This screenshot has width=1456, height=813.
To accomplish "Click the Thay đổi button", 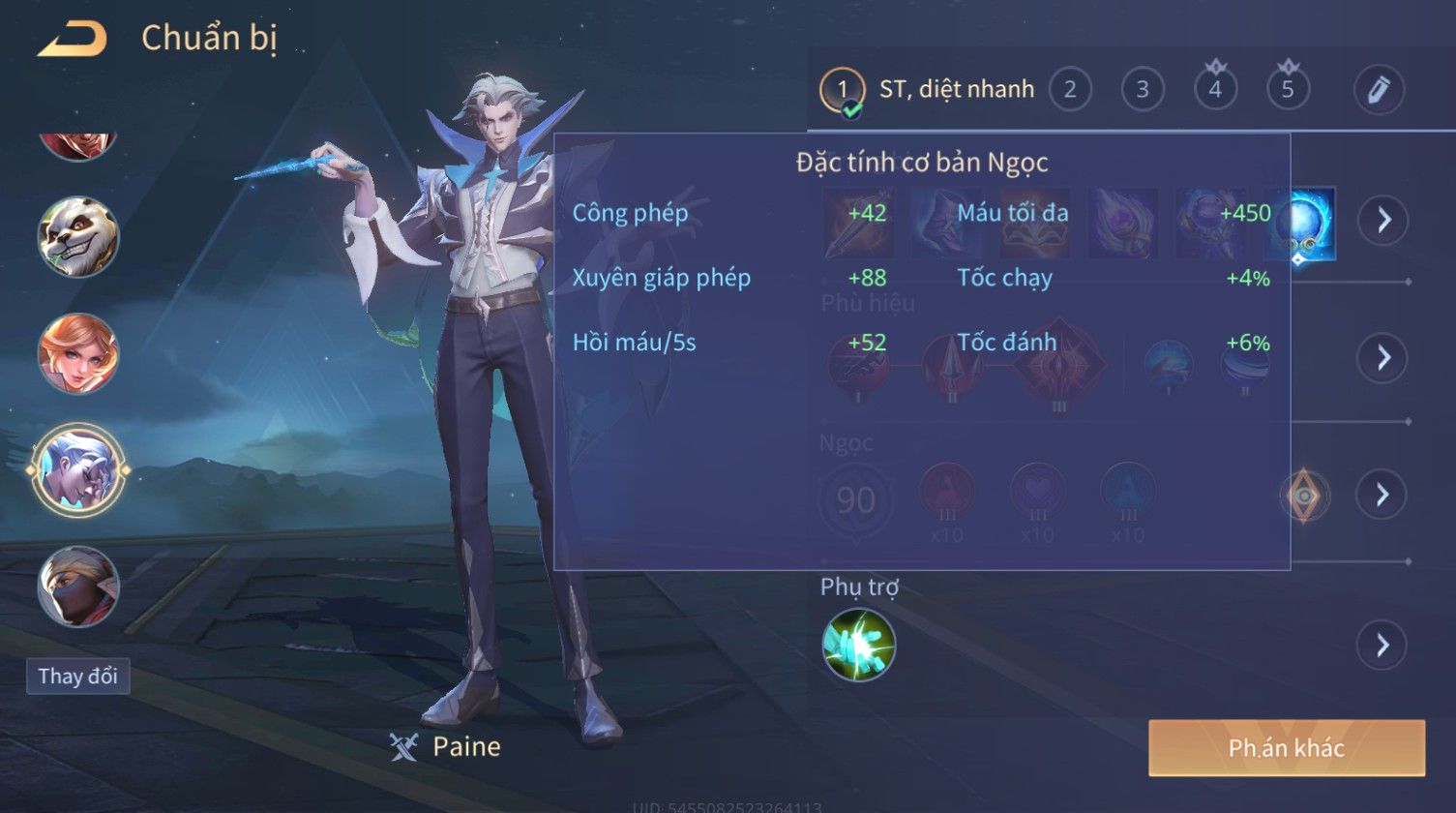I will tap(77, 676).
